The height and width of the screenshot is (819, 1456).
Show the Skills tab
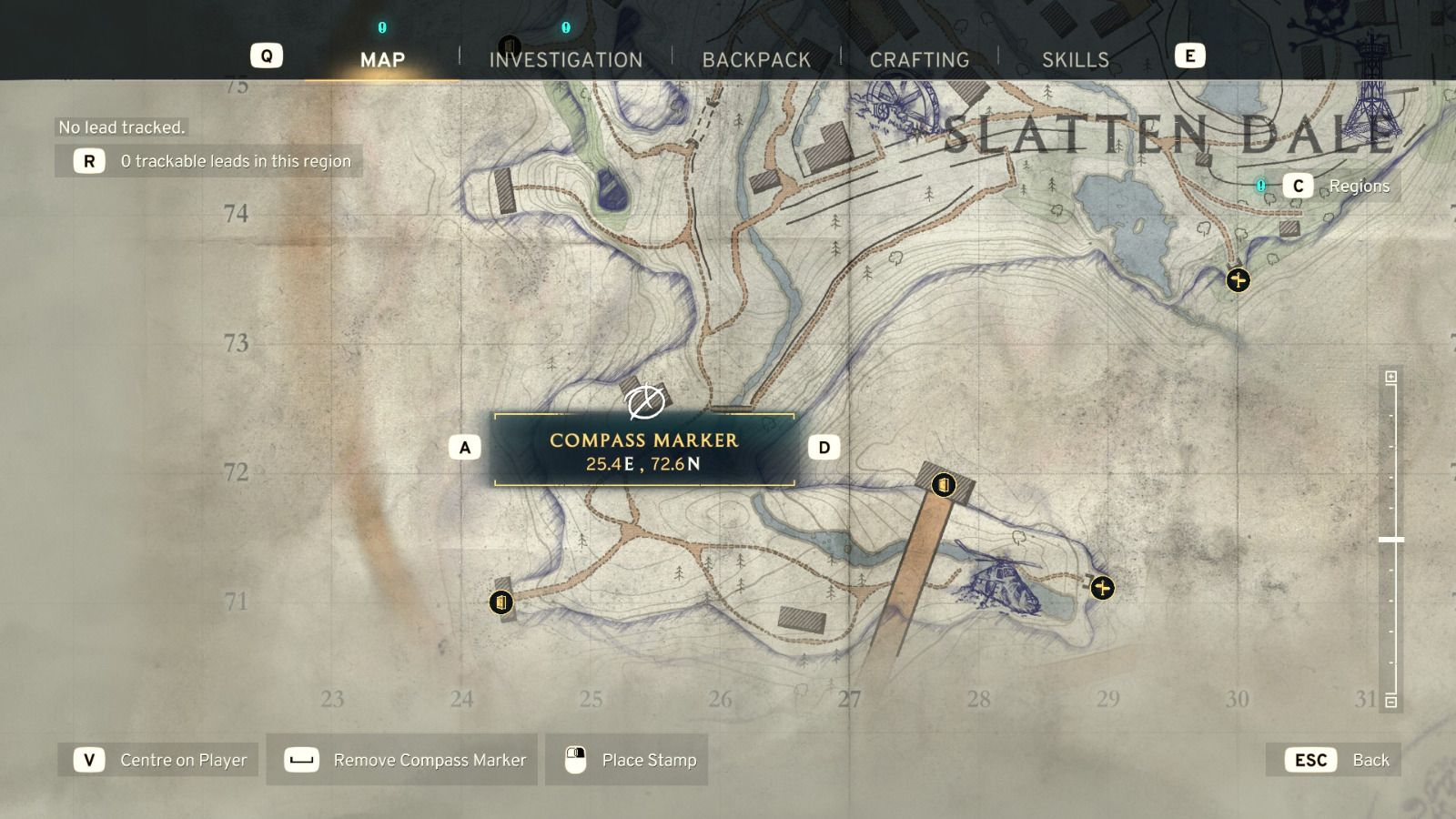pyautogui.click(x=1075, y=60)
